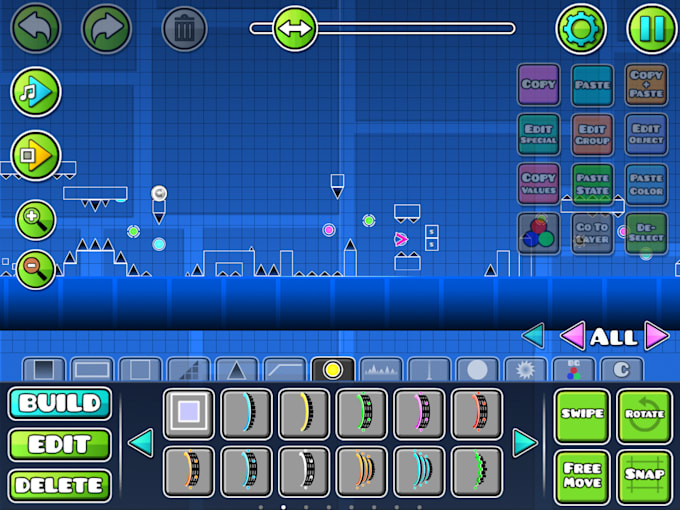Screen dimensions: 680x510
Task: Click the Copy + Paste button
Action: [x=646, y=84]
